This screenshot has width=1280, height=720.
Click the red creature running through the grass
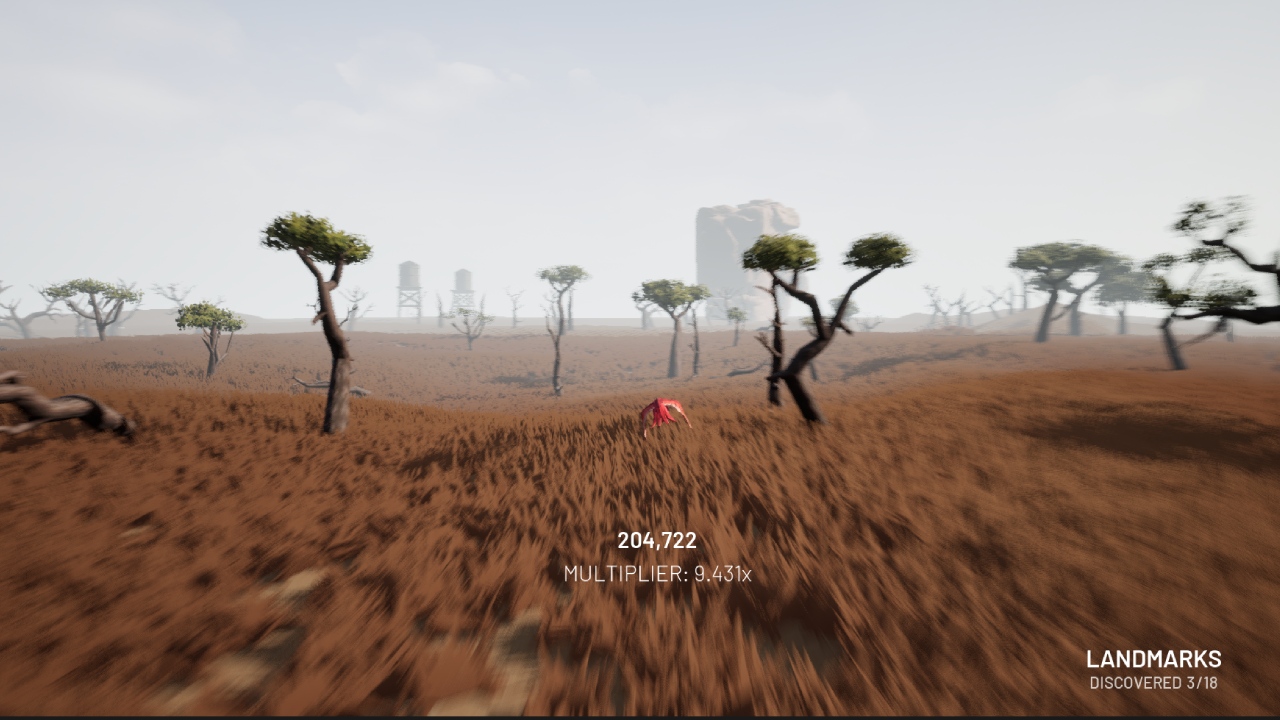664,414
